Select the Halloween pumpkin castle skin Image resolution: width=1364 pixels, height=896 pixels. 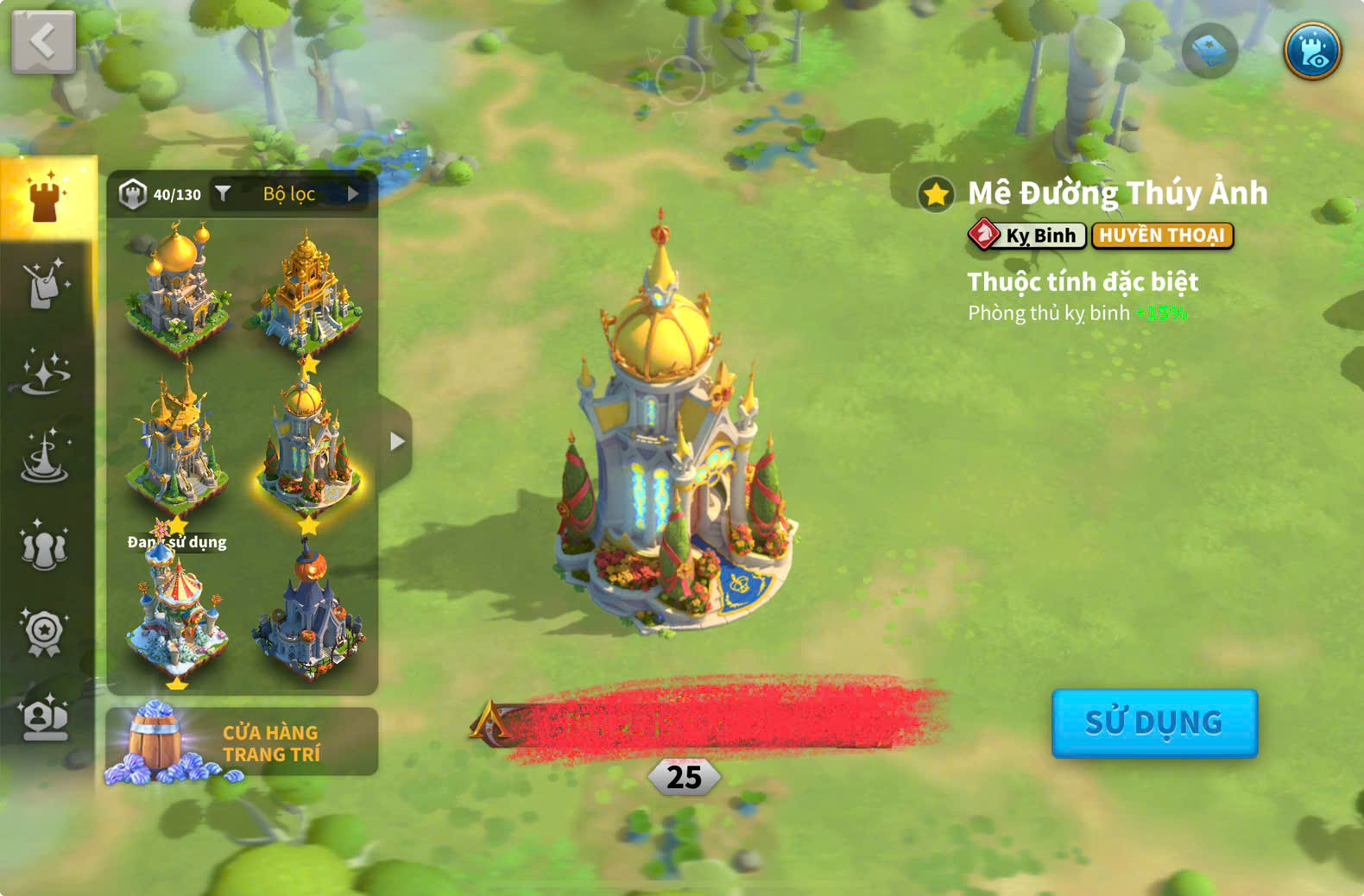(308, 613)
